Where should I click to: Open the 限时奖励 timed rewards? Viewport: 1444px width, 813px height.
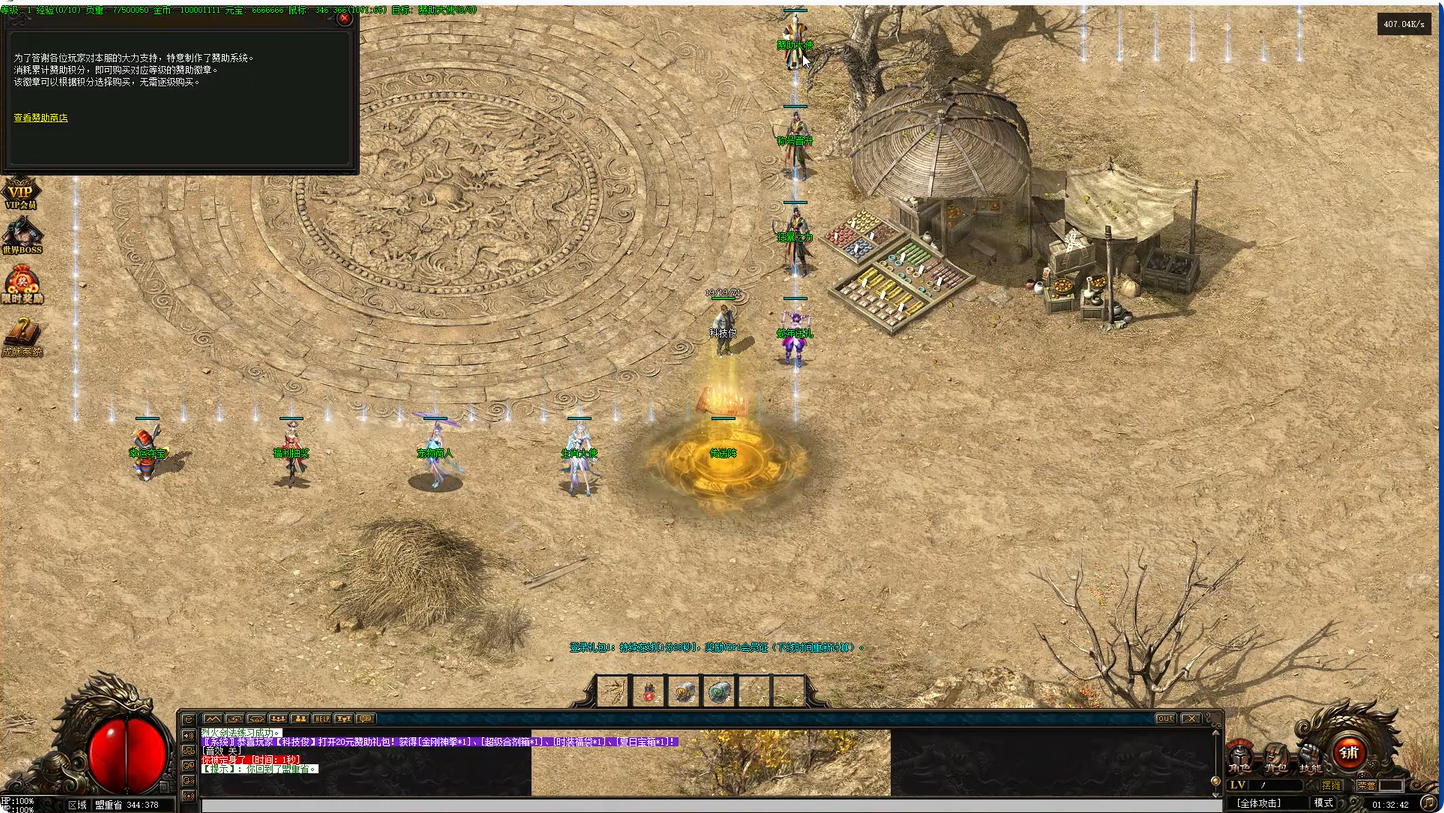point(22,285)
